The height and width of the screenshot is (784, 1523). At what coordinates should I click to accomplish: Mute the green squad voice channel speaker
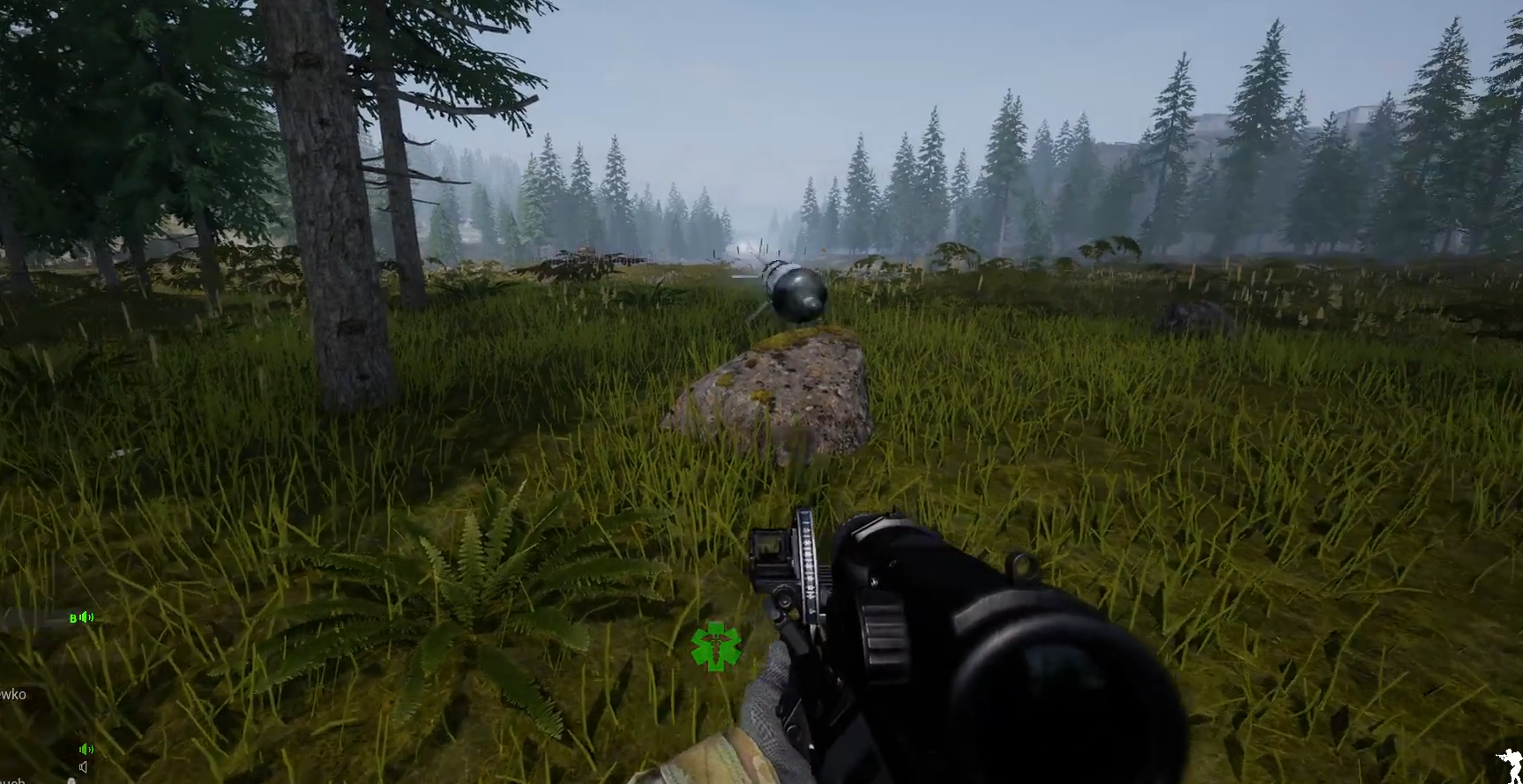click(85, 750)
